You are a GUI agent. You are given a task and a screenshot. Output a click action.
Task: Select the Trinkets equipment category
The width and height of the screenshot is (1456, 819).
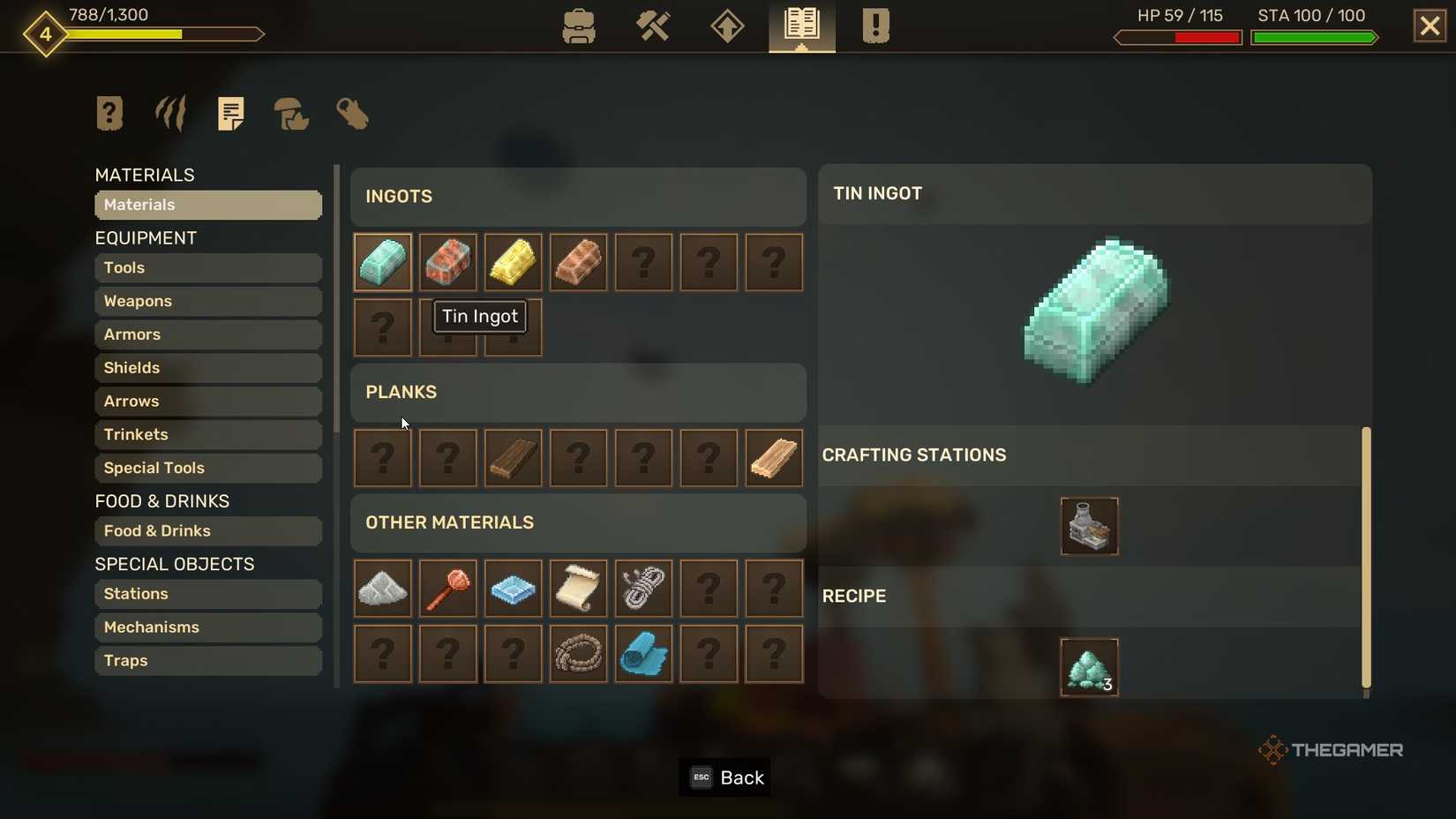207,434
